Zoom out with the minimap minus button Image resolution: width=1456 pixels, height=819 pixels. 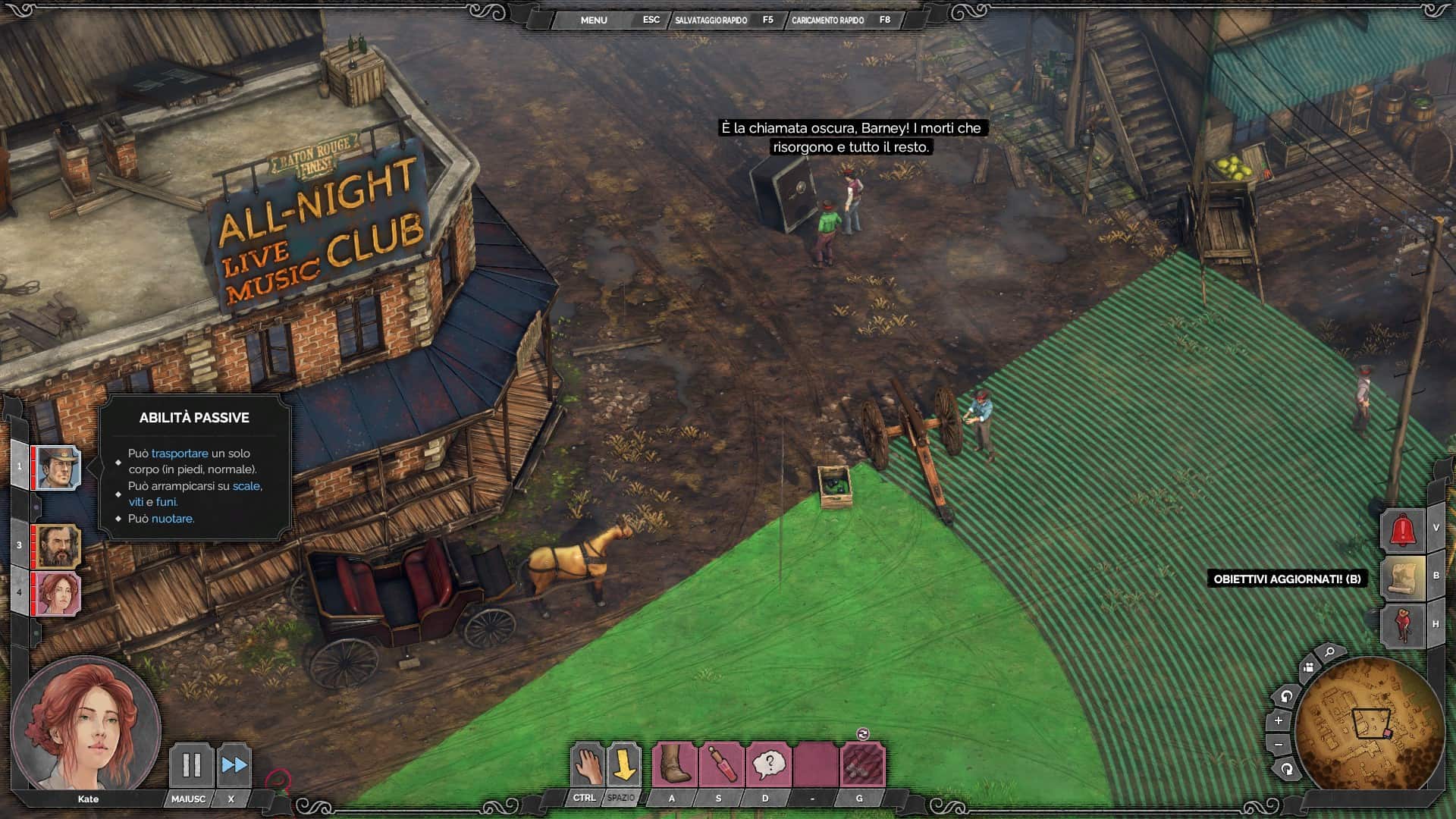pos(1279,745)
